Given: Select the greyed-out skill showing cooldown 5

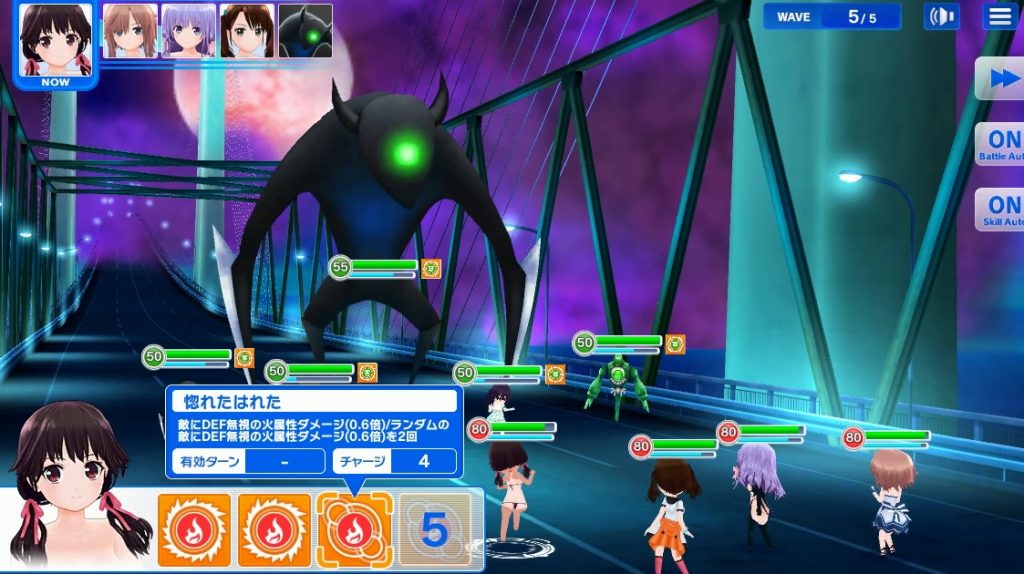Looking at the screenshot, I should click(433, 531).
